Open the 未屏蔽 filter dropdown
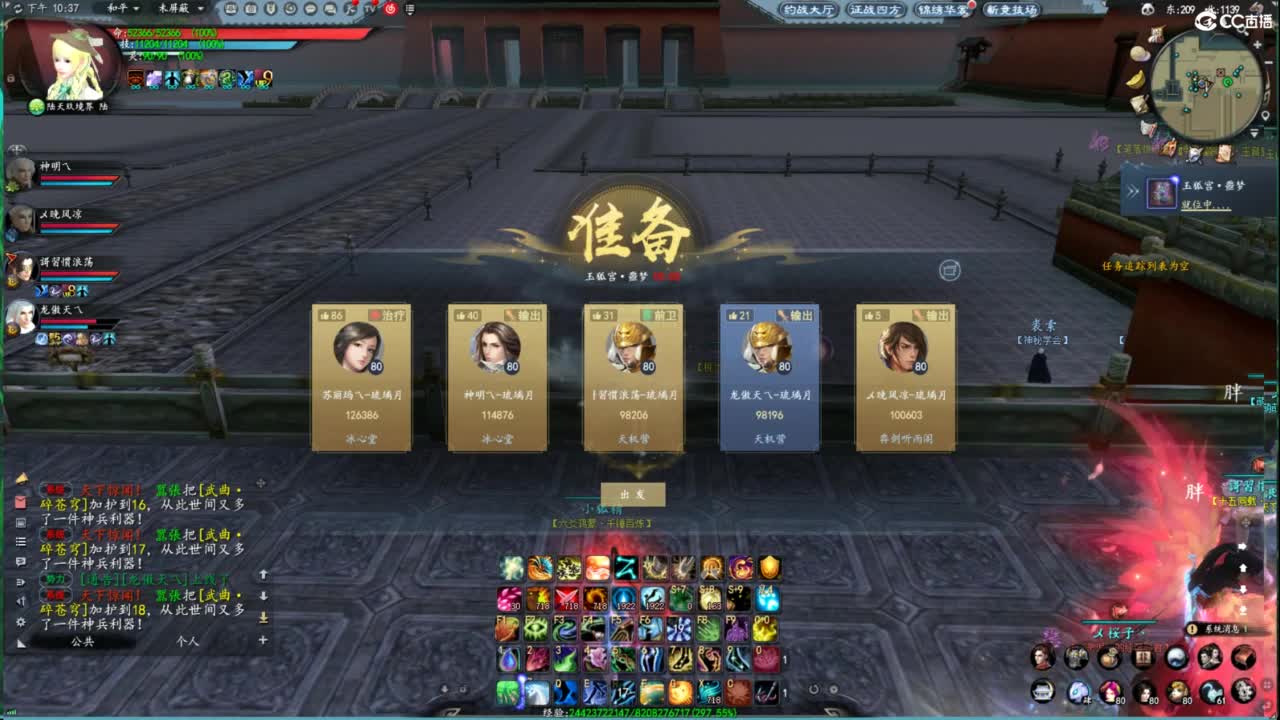The width and height of the screenshot is (1280, 720). click(180, 9)
